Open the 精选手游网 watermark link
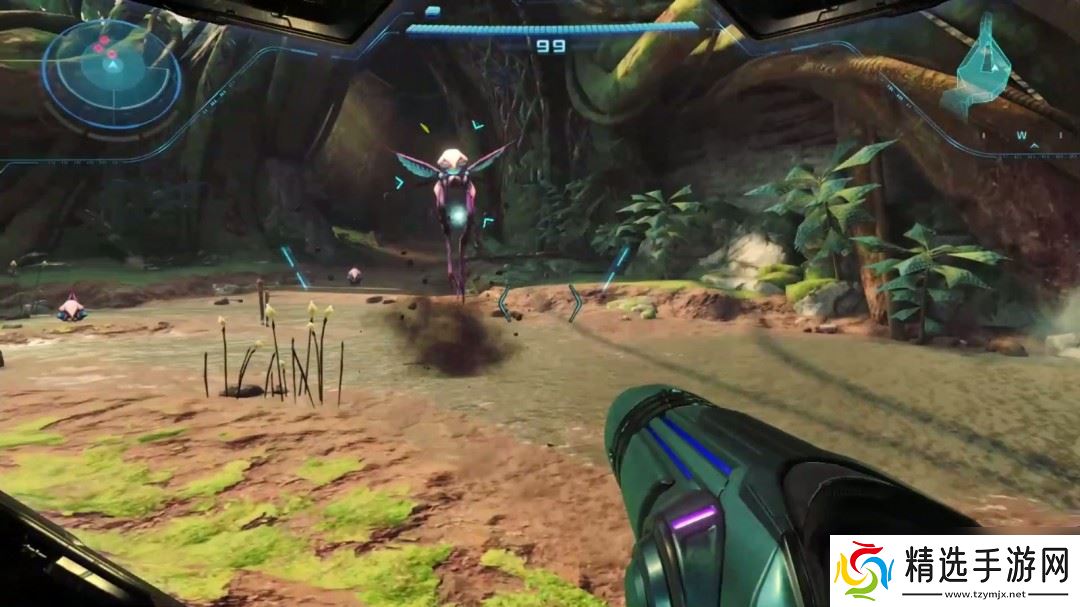1080x607 pixels. [955, 572]
